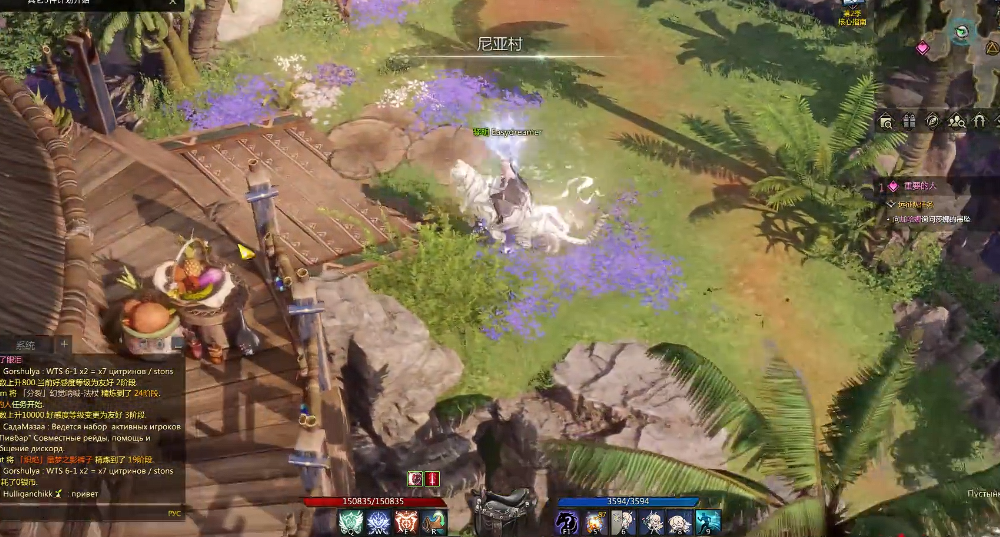Activate the running figure skill in slot 9
1000x537 pixels.
pyautogui.click(x=708, y=522)
